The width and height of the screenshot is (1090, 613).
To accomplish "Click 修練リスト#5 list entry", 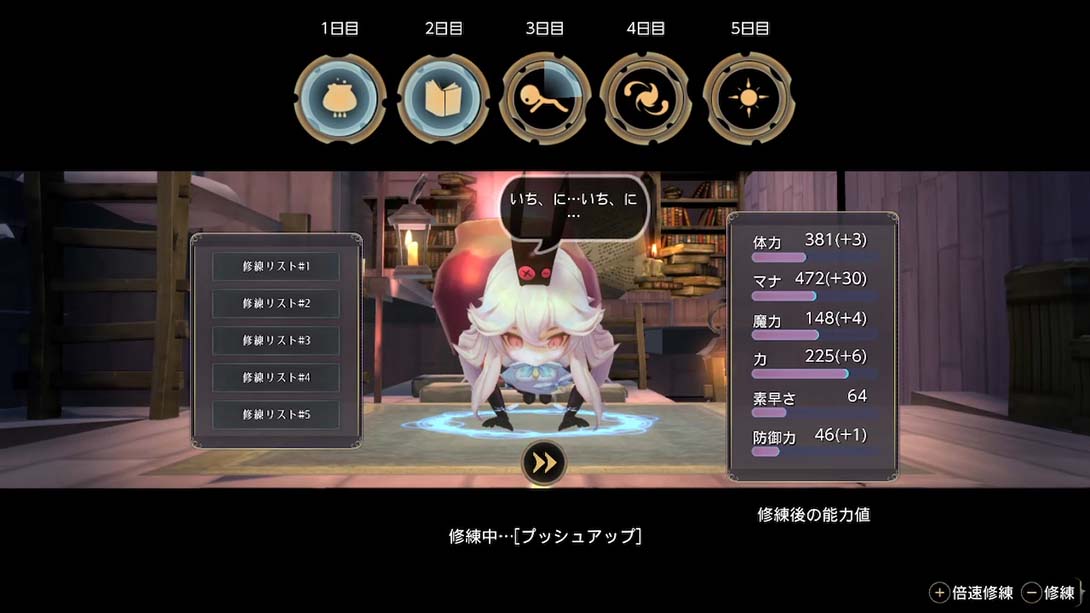I will tap(276, 414).
